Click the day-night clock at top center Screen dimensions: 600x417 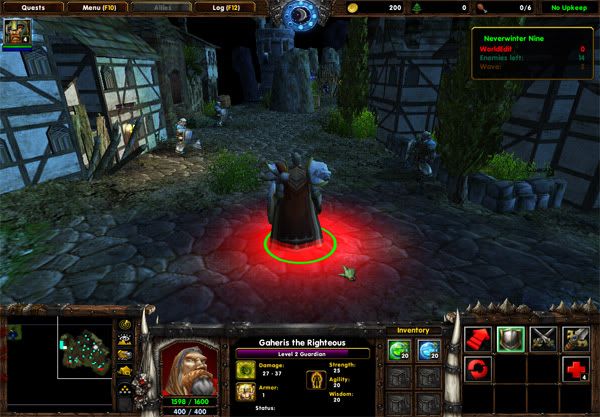click(299, 13)
